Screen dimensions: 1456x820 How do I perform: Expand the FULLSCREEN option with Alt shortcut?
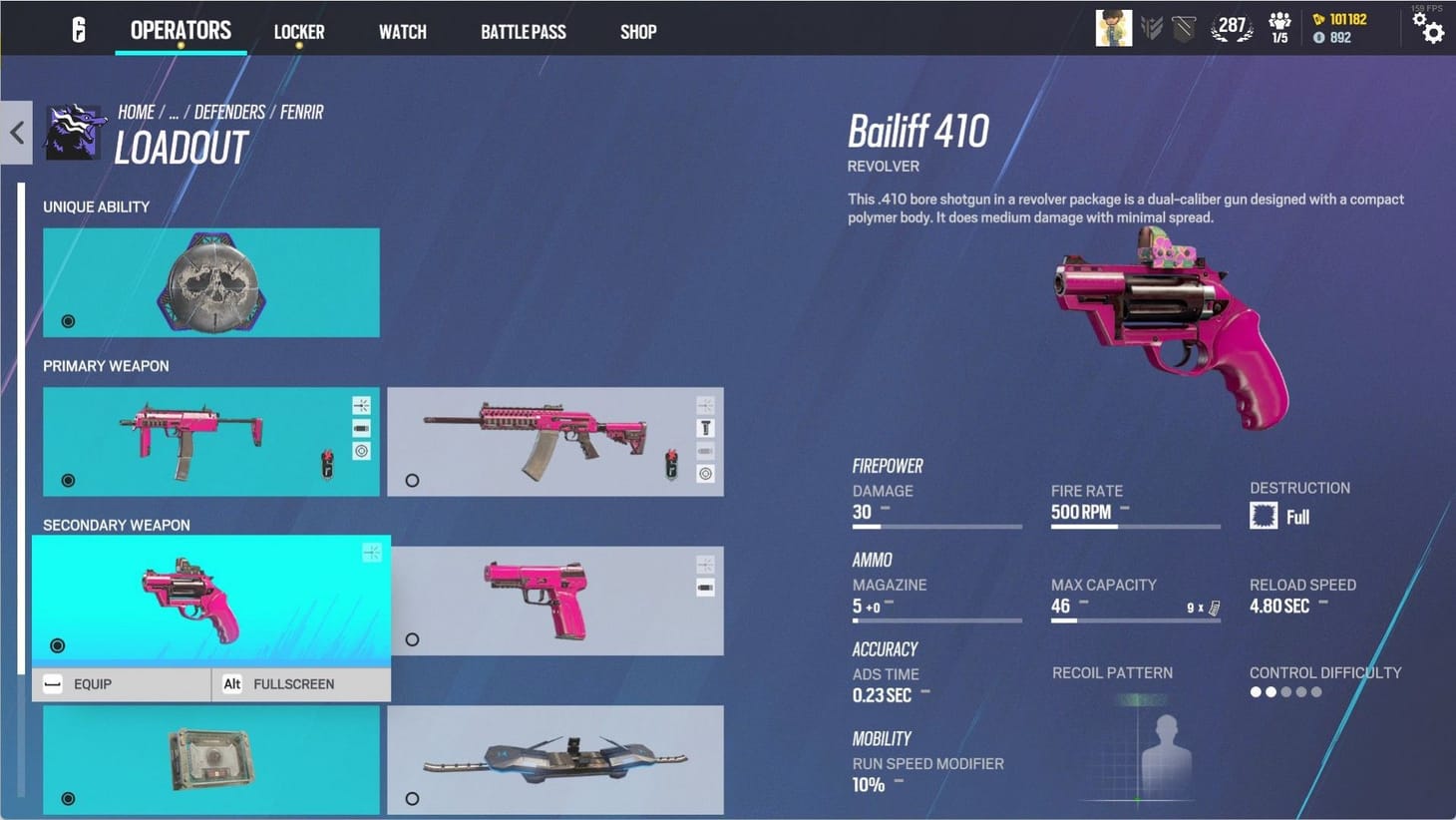point(294,684)
